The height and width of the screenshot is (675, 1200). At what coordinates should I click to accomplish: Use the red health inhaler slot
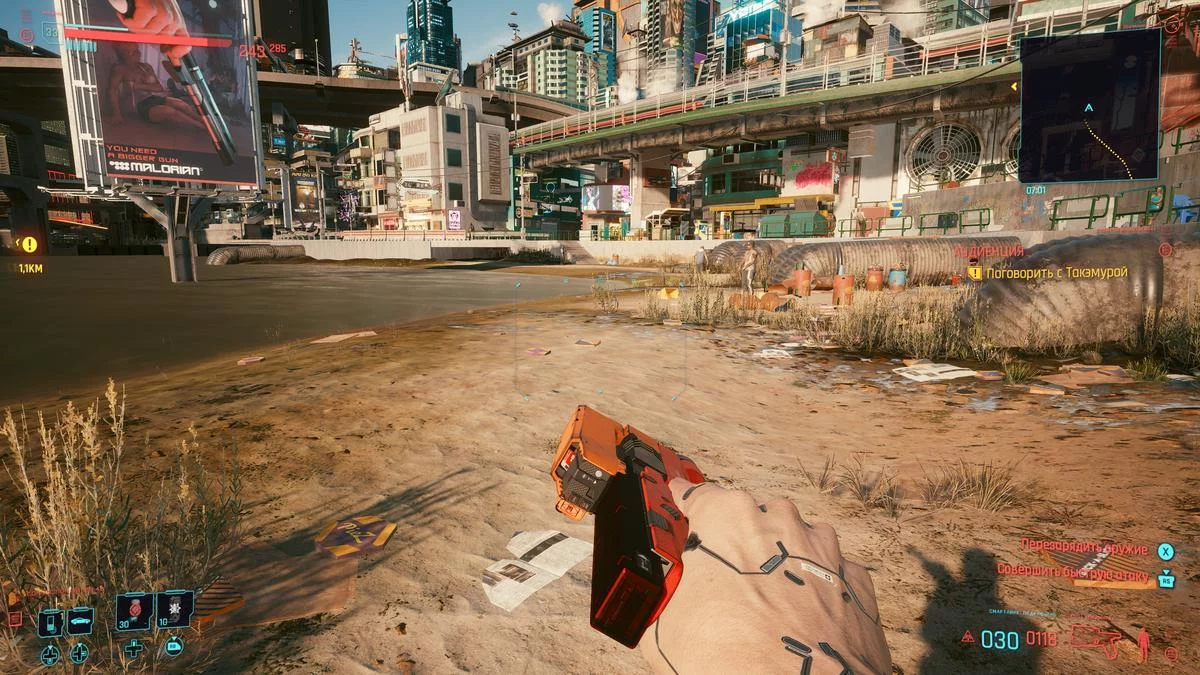click(x=134, y=611)
